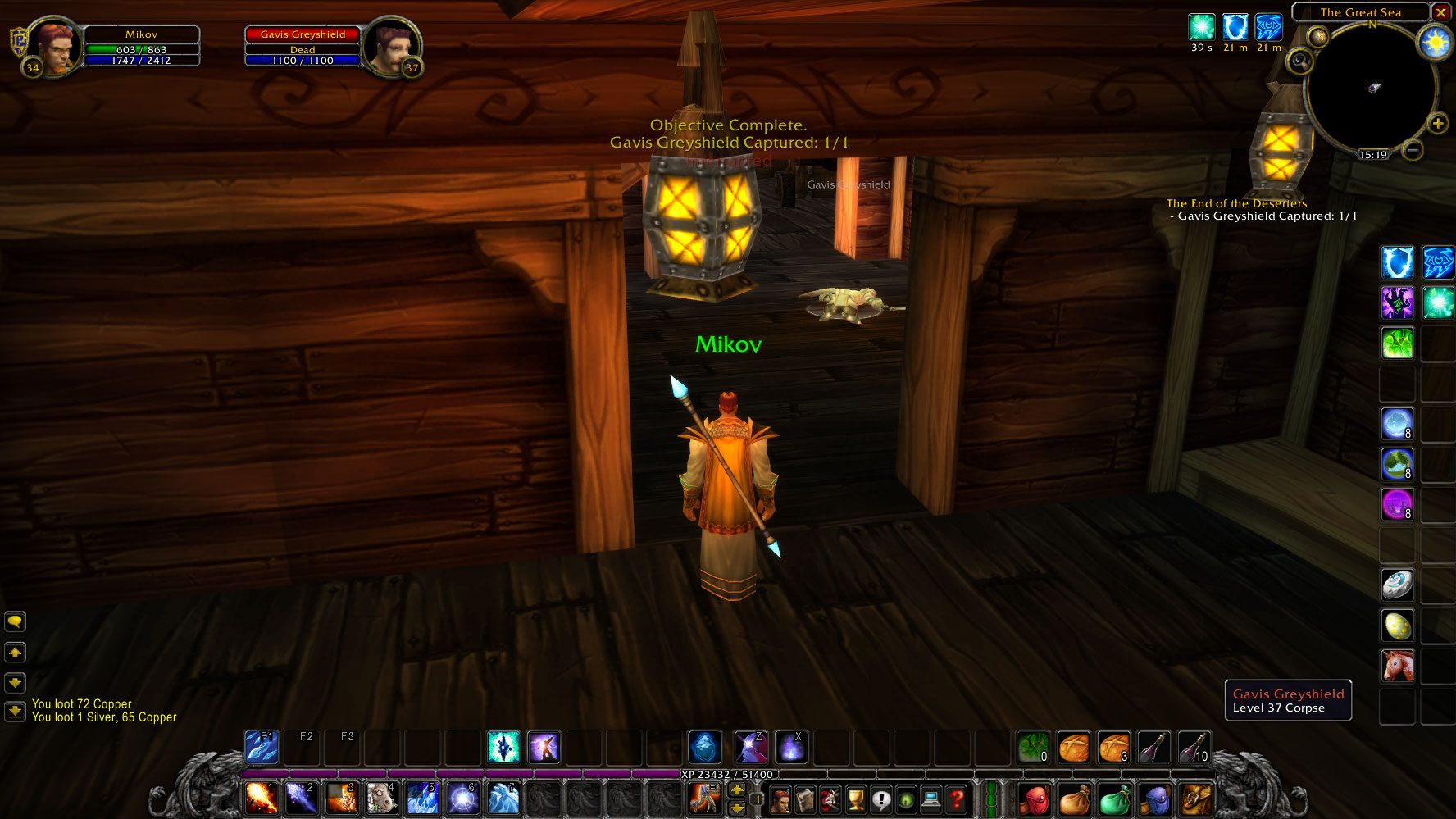
Task: Open the Socials eye icon menu
Action: pyautogui.click(x=906, y=798)
